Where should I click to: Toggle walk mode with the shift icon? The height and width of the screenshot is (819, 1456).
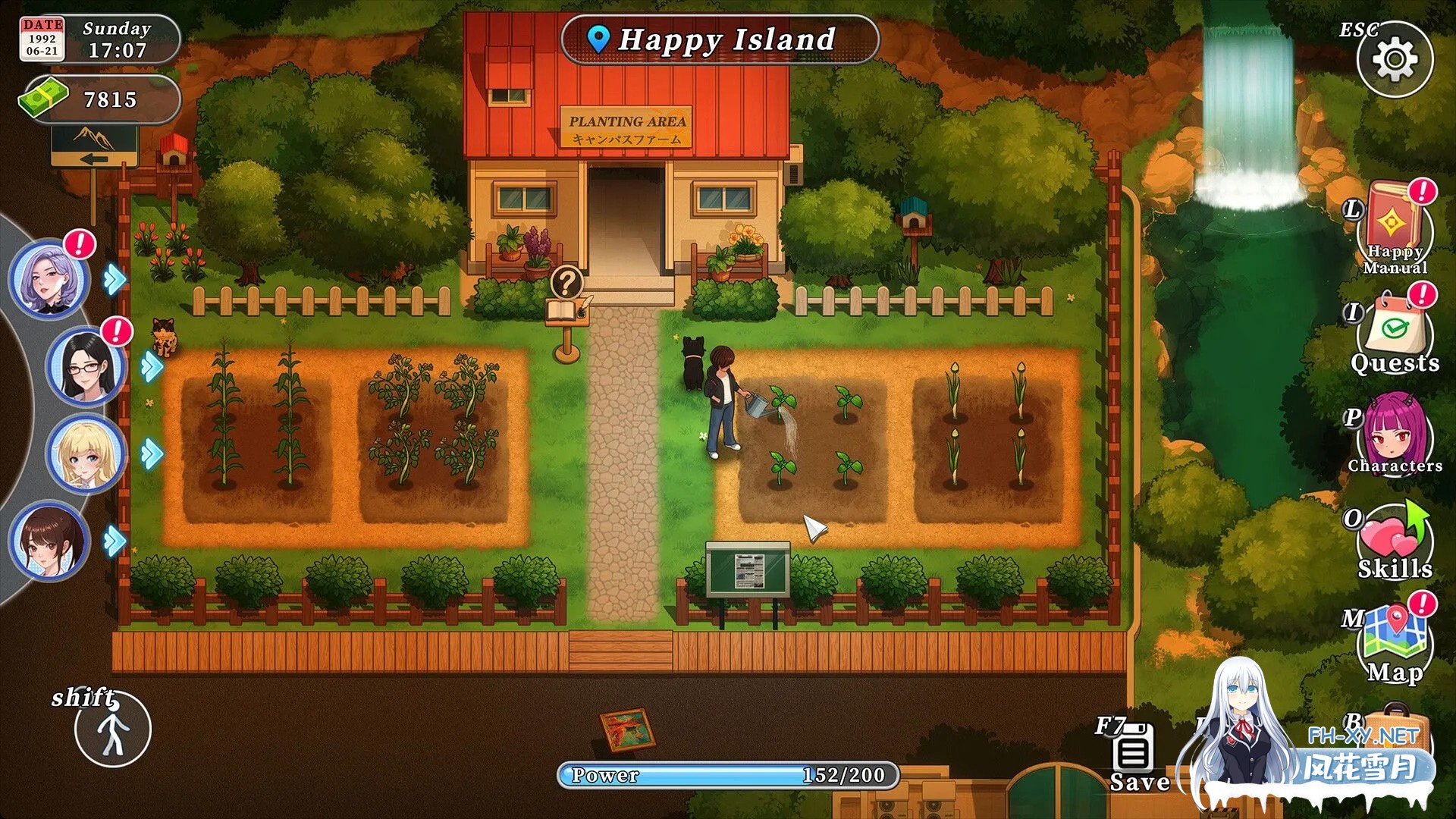point(114,728)
